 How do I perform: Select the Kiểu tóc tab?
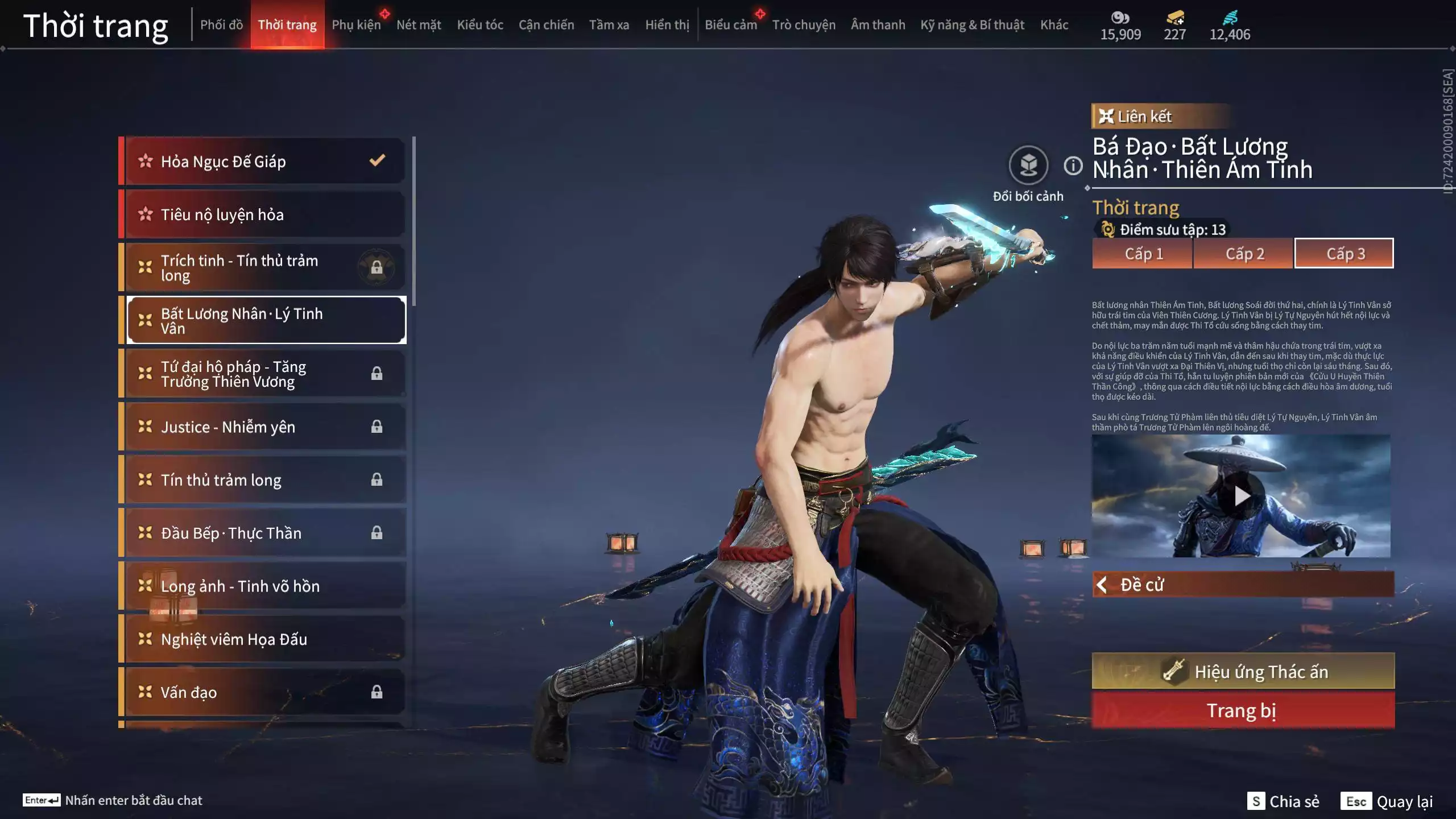coord(480,25)
